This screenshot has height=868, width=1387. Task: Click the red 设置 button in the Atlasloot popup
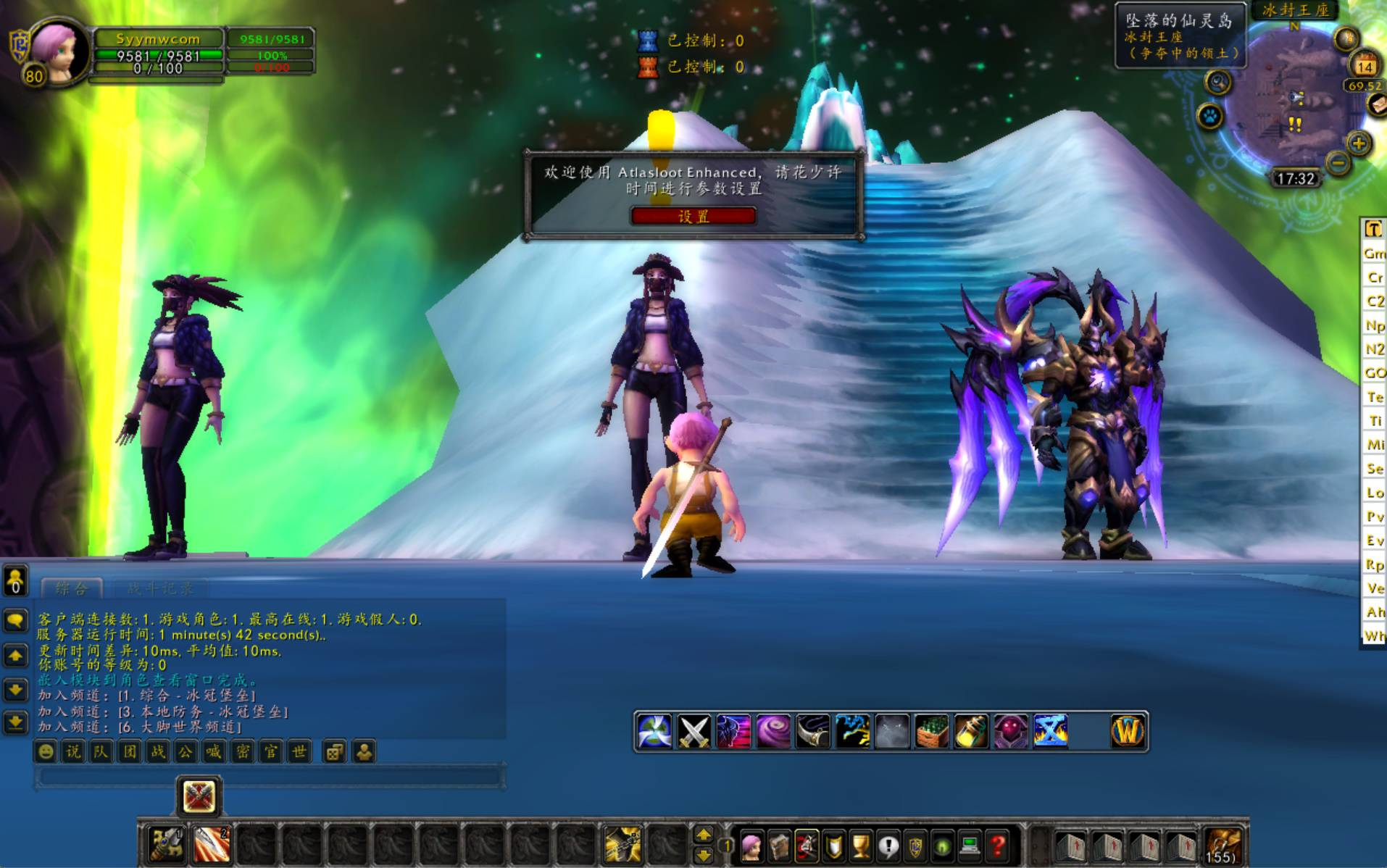693,216
